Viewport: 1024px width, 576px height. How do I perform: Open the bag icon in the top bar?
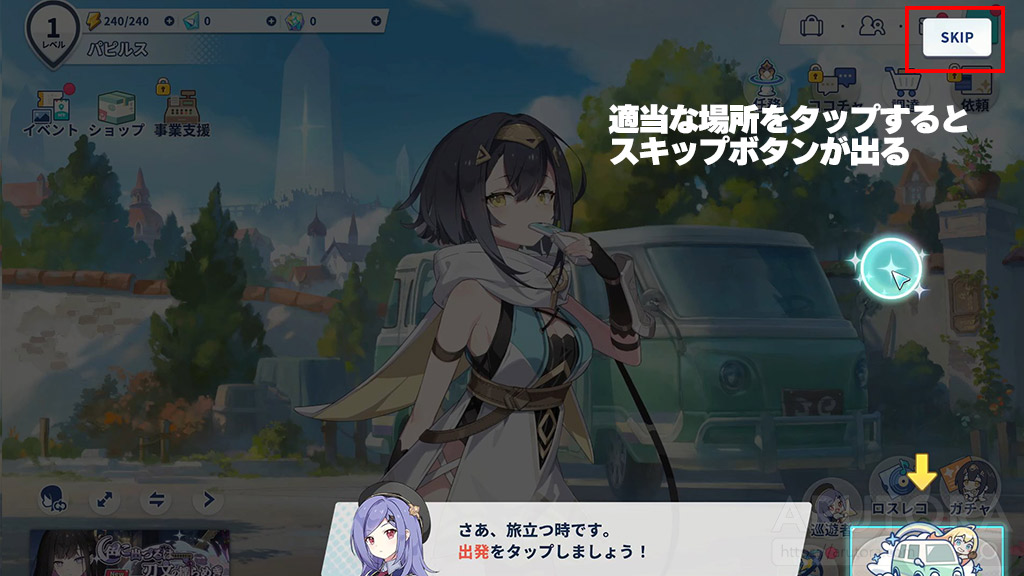[x=812, y=26]
